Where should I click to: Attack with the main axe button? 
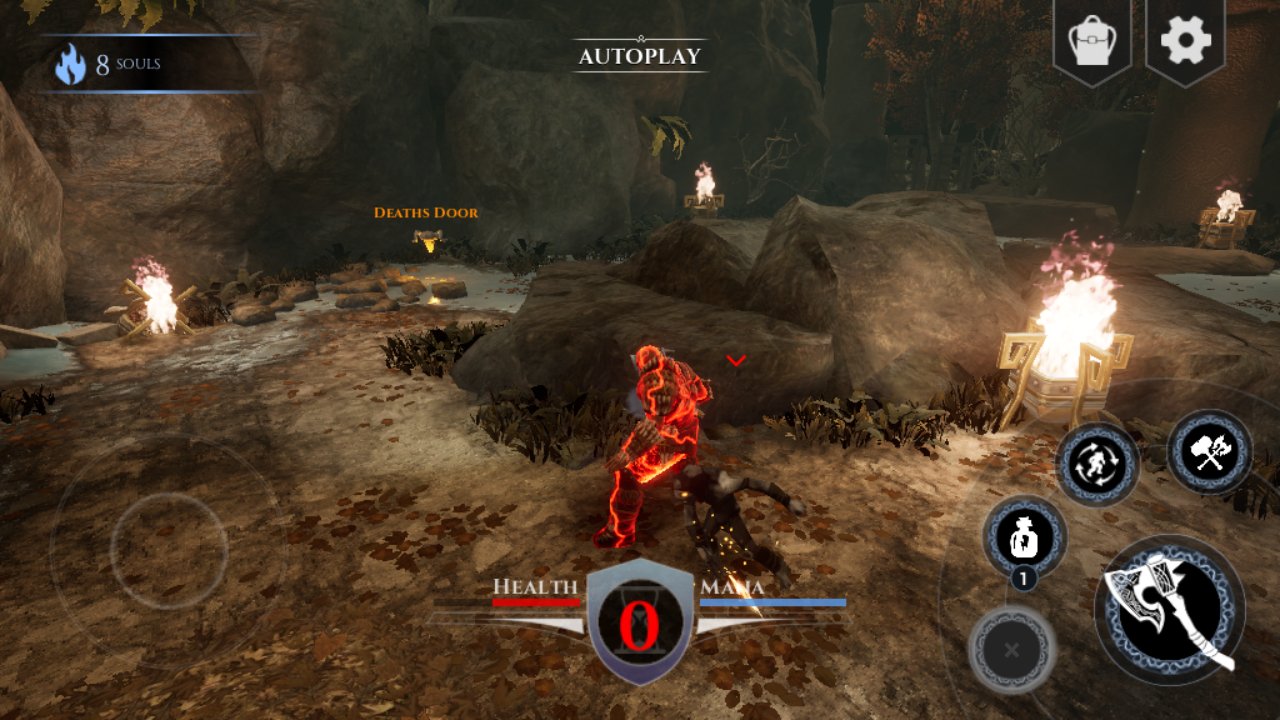click(x=1169, y=610)
